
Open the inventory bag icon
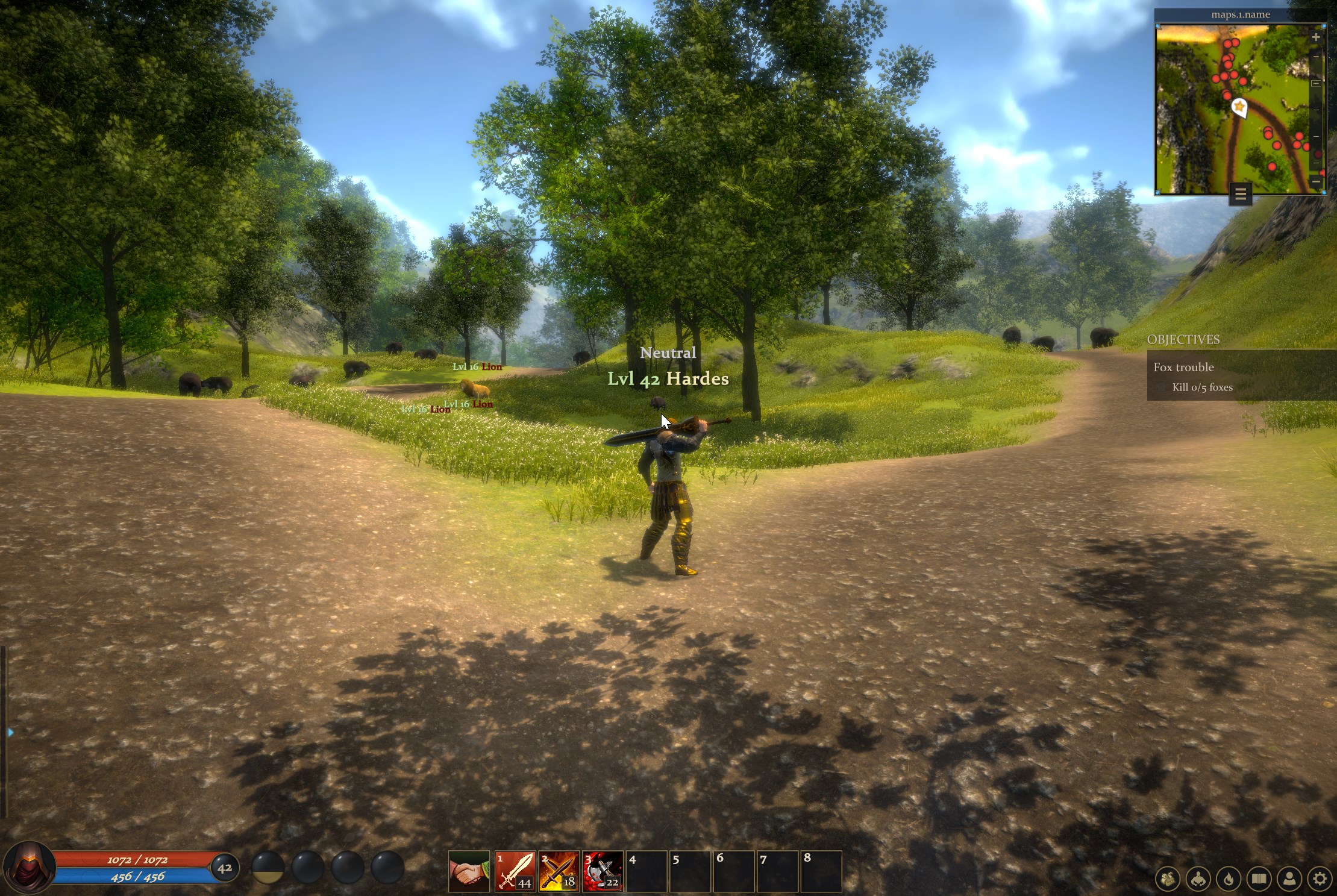(1168, 879)
